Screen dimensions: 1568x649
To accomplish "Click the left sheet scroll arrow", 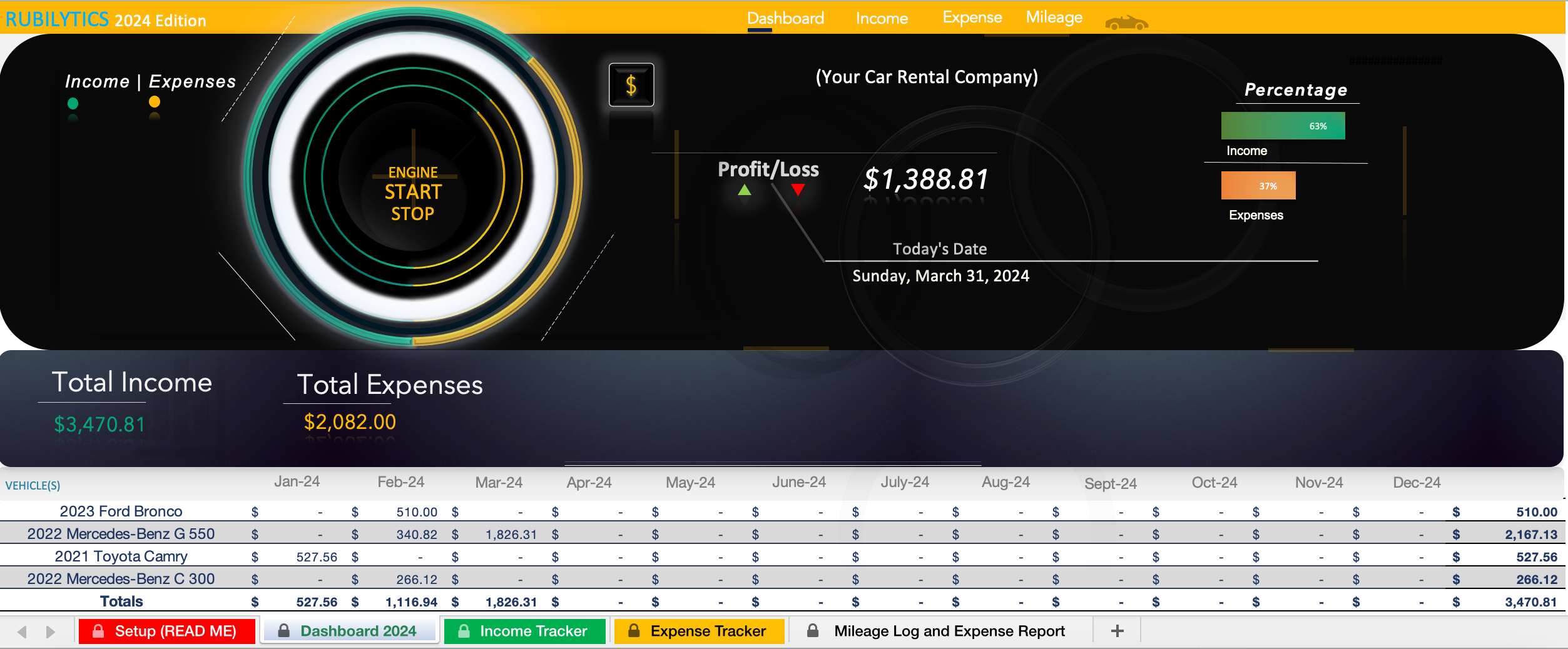I will (x=23, y=631).
